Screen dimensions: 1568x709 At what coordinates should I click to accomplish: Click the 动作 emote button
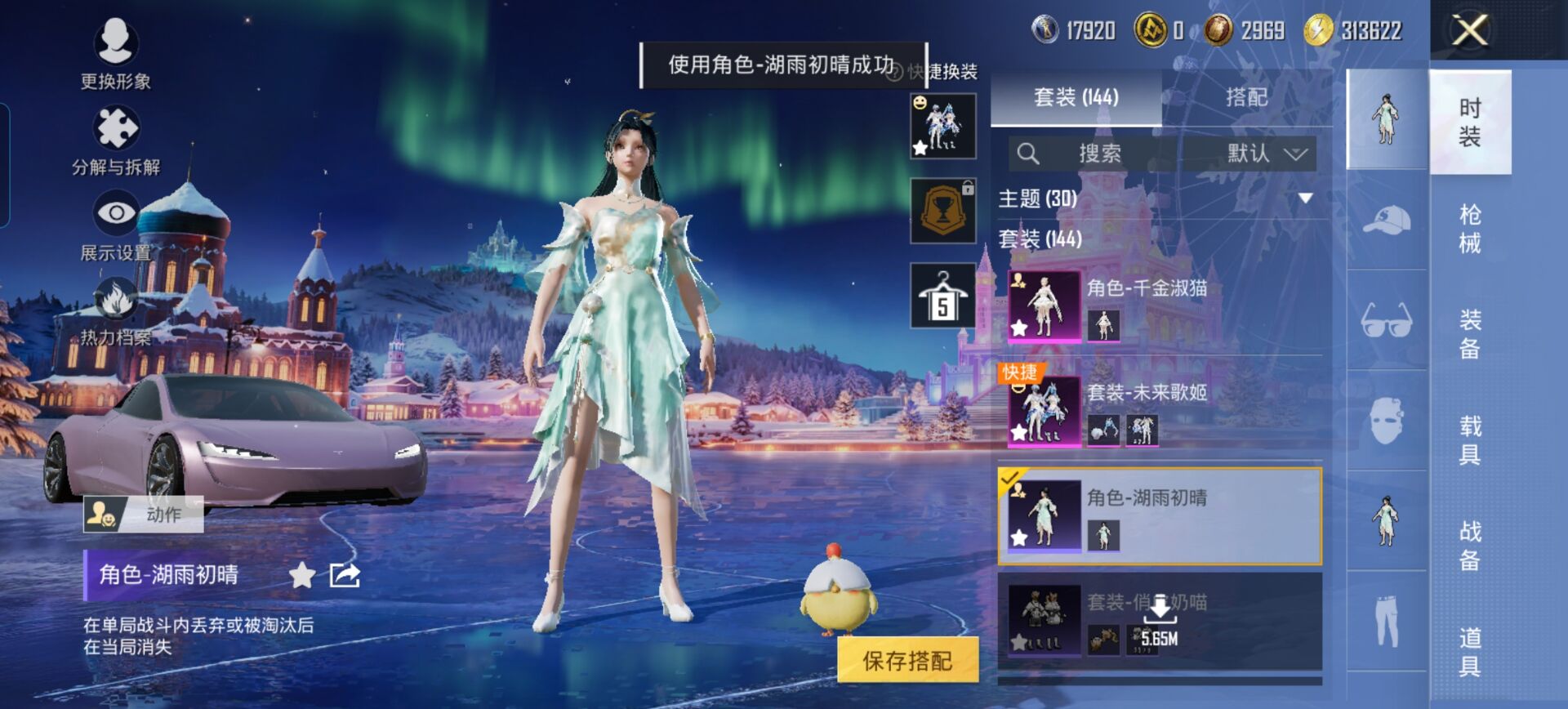[x=144, y=515]
